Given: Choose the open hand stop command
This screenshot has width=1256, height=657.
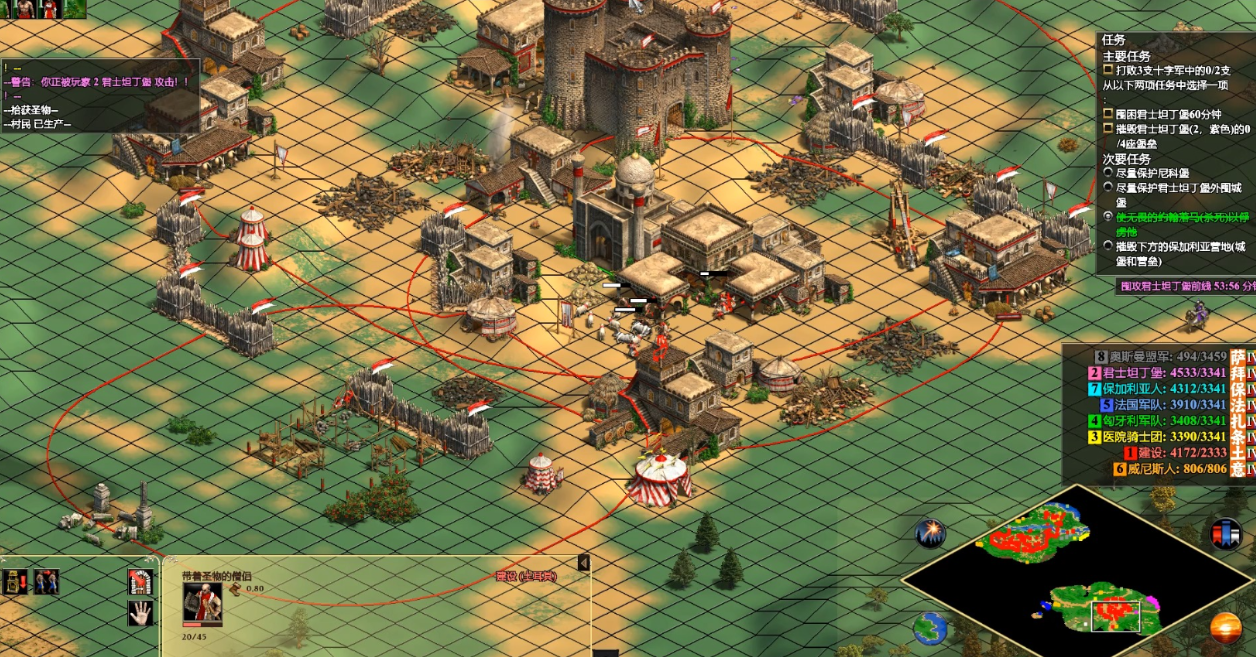Looking at the screenshot, I should point(141,613).
